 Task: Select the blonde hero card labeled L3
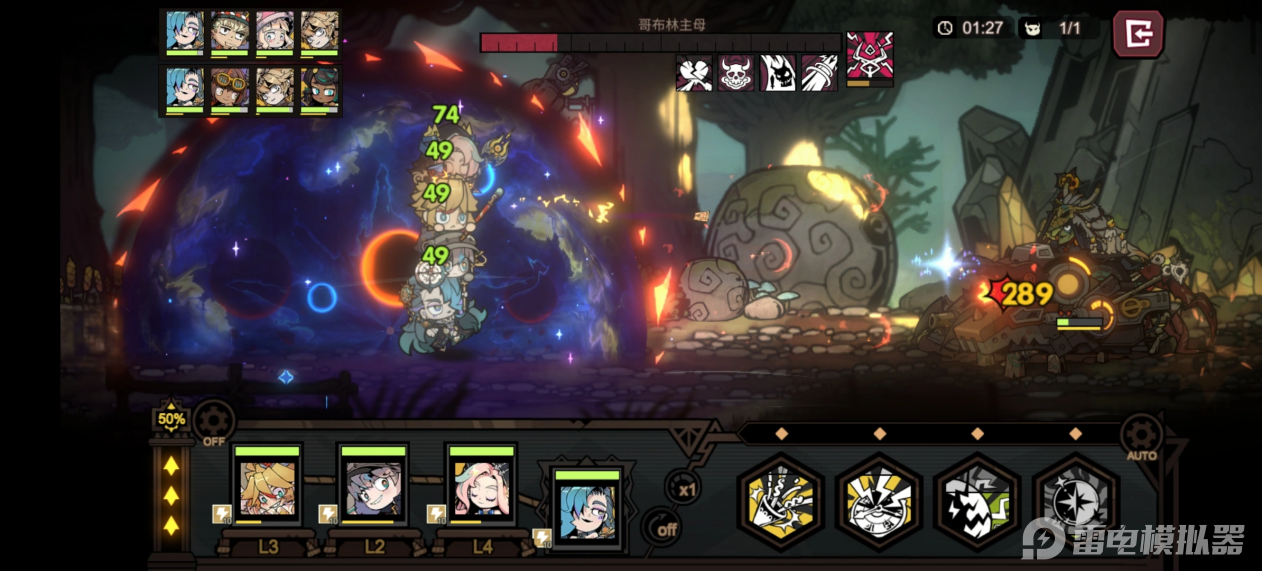point(267,486)
